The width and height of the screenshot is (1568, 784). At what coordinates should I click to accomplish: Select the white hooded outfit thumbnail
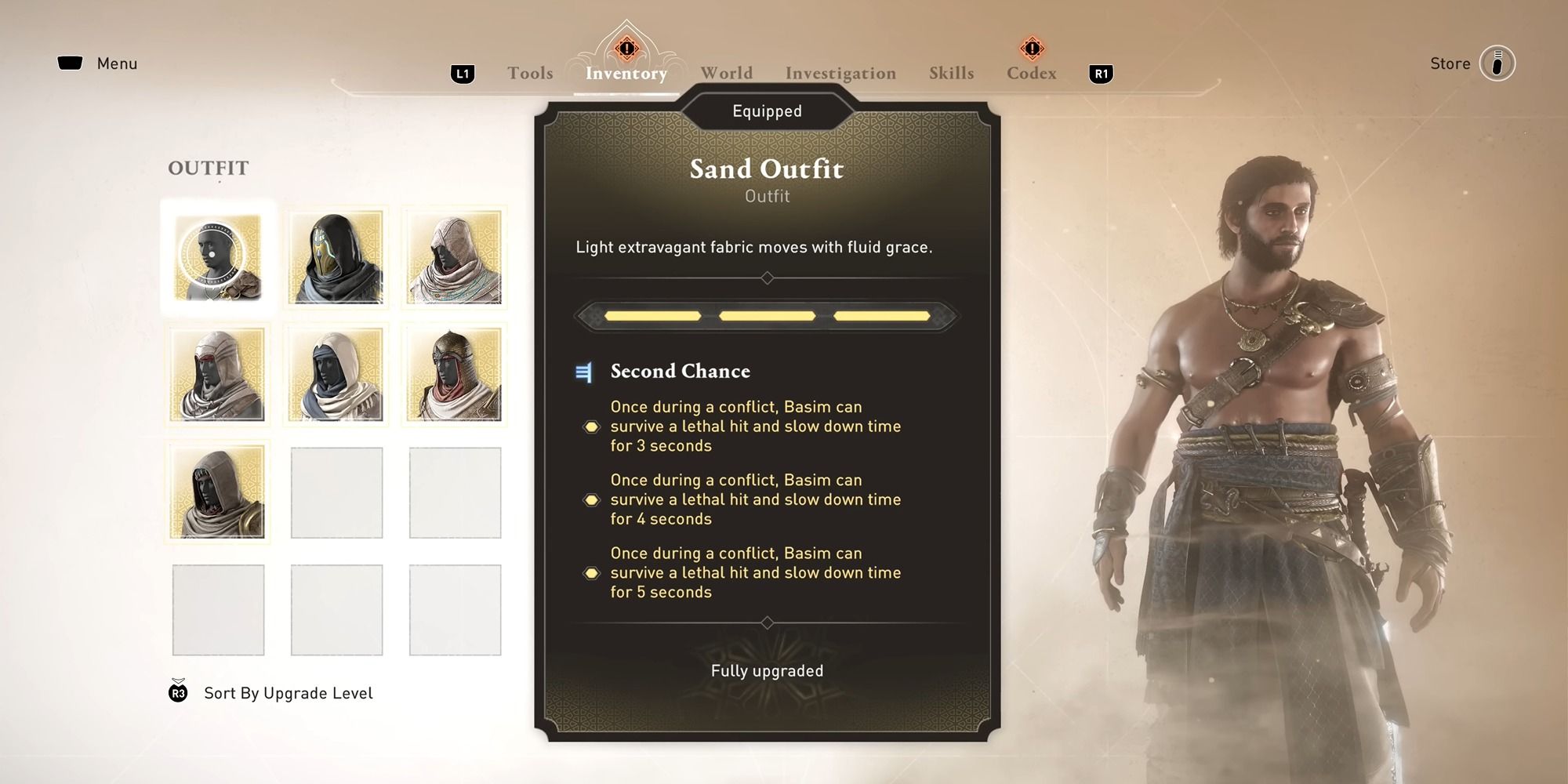tap(455, 256)
